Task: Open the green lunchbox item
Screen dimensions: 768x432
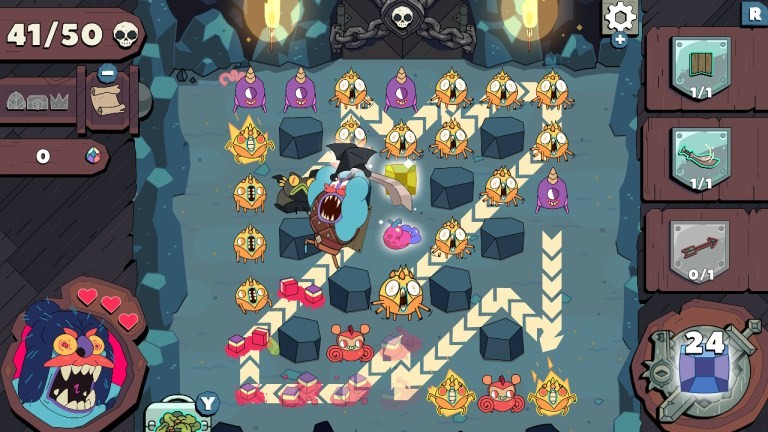Action: click(176, 417)
